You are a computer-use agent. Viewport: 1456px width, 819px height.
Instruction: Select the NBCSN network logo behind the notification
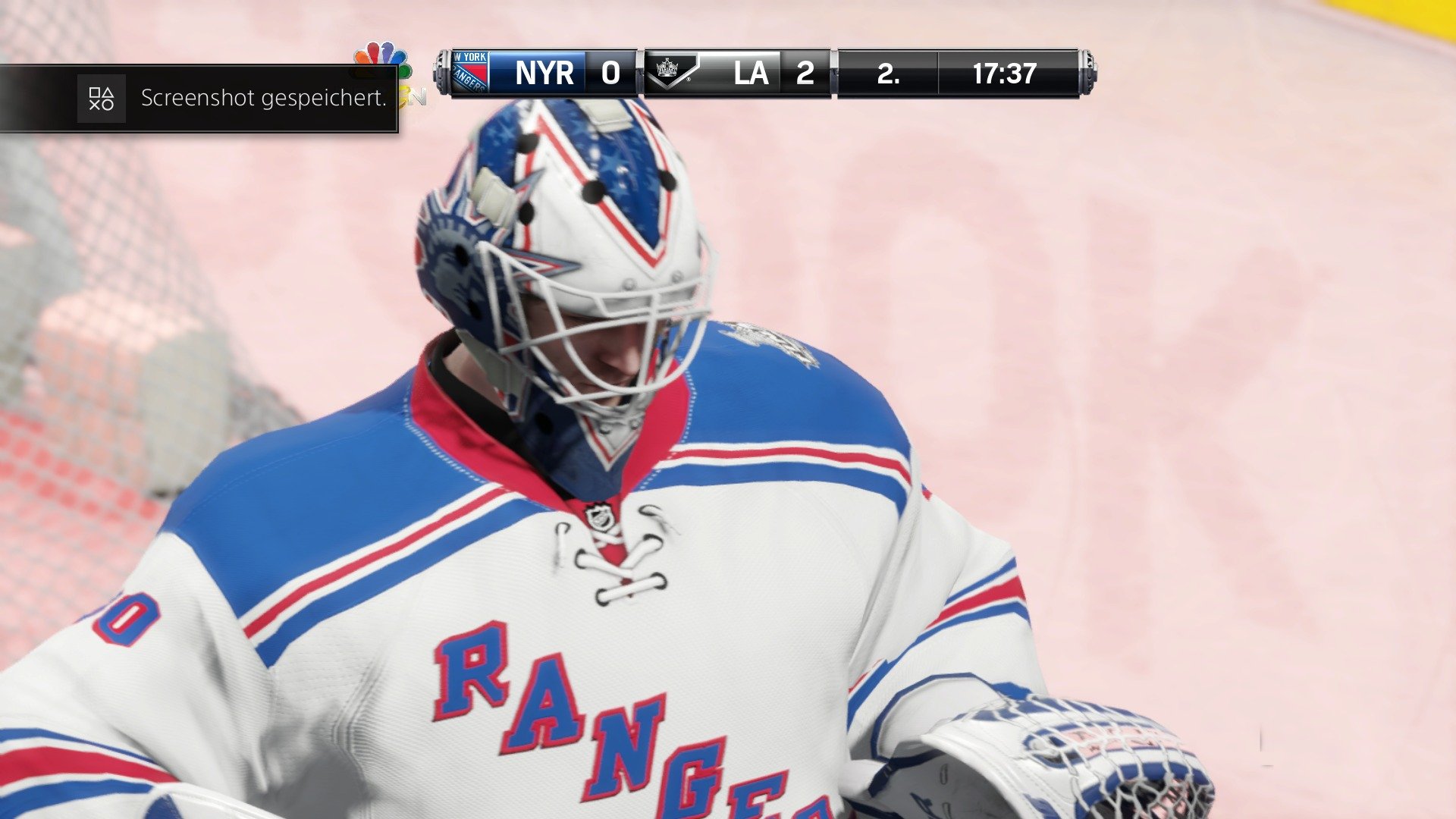point(413,95)
